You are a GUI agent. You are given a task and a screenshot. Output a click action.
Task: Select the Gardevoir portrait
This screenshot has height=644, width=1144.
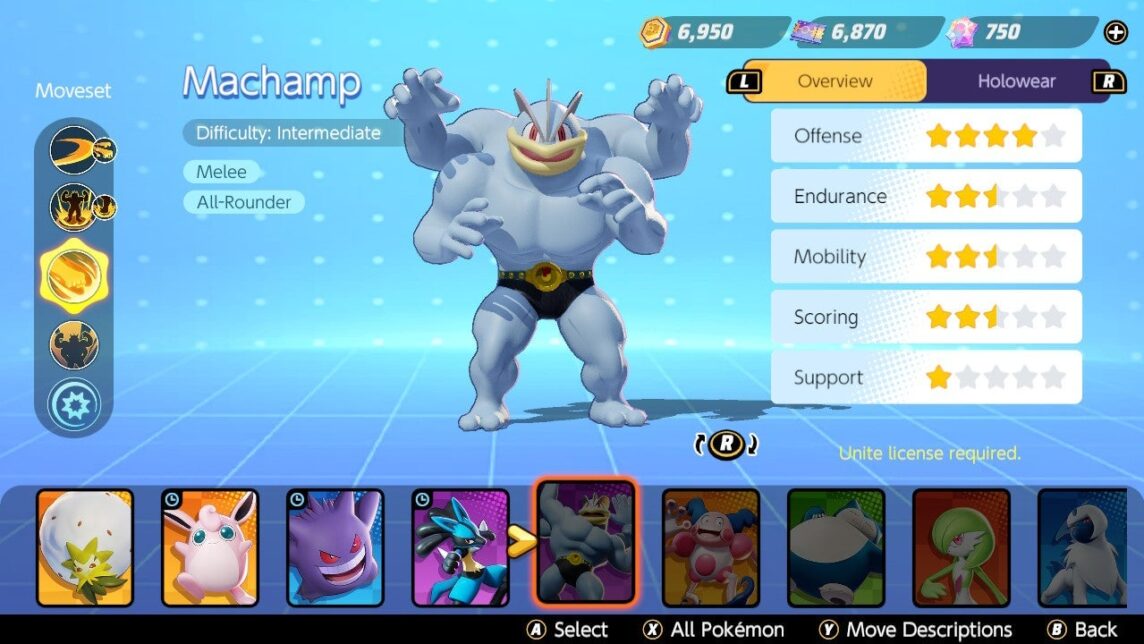(961, 547)
